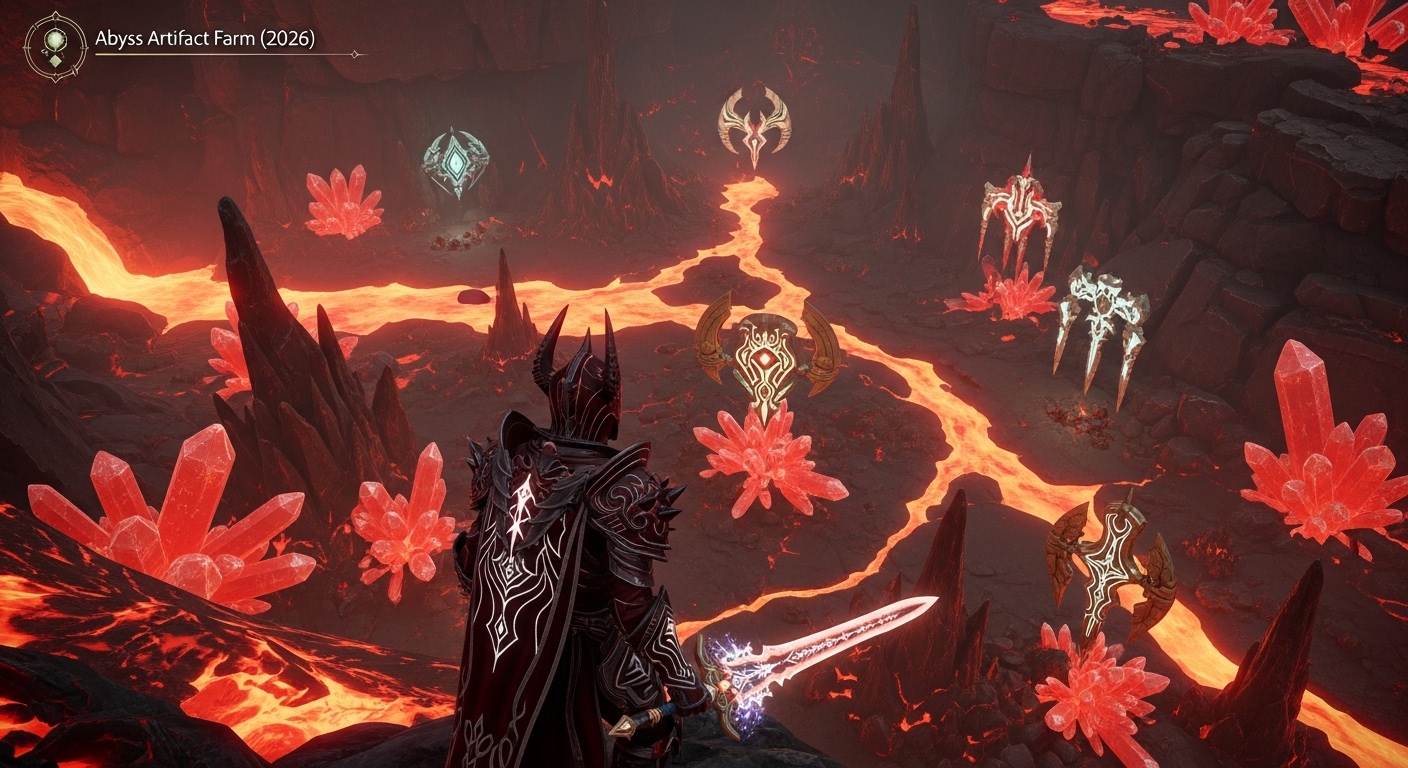Screen dimensions: 1408x768
Task: Pick up the golden winged shield artifact with red gem
Action: 766,356
